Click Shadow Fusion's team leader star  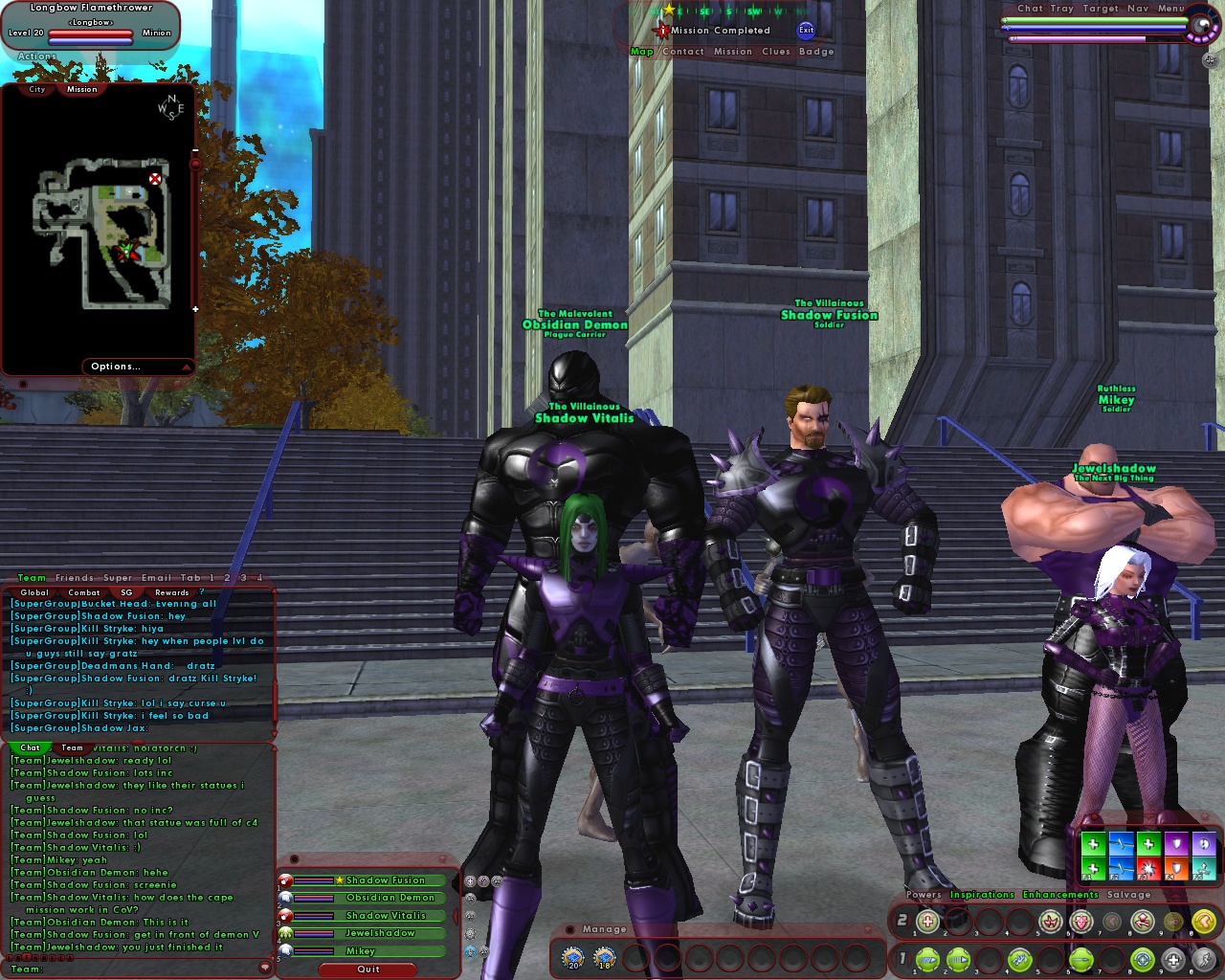point(340,880)
